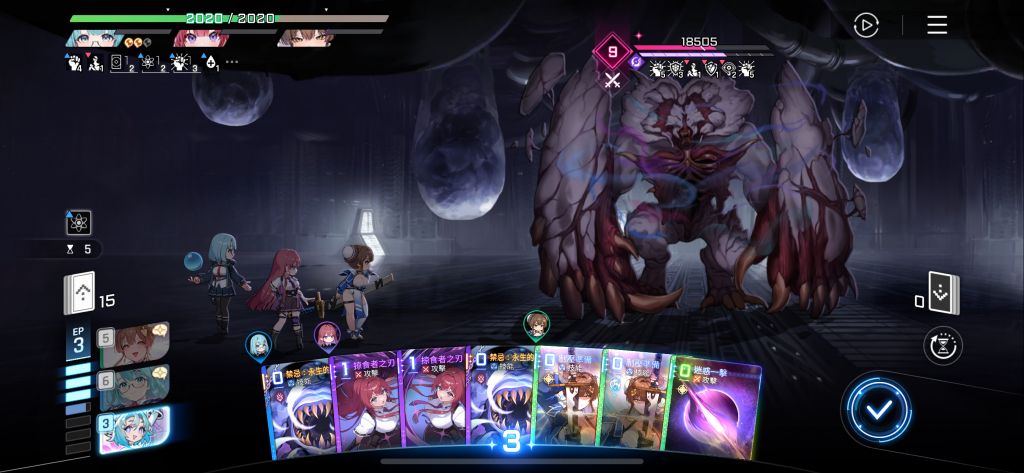Confirm the turn with the blue checkmark button
1024x473 pixels.
coord(876,409)
